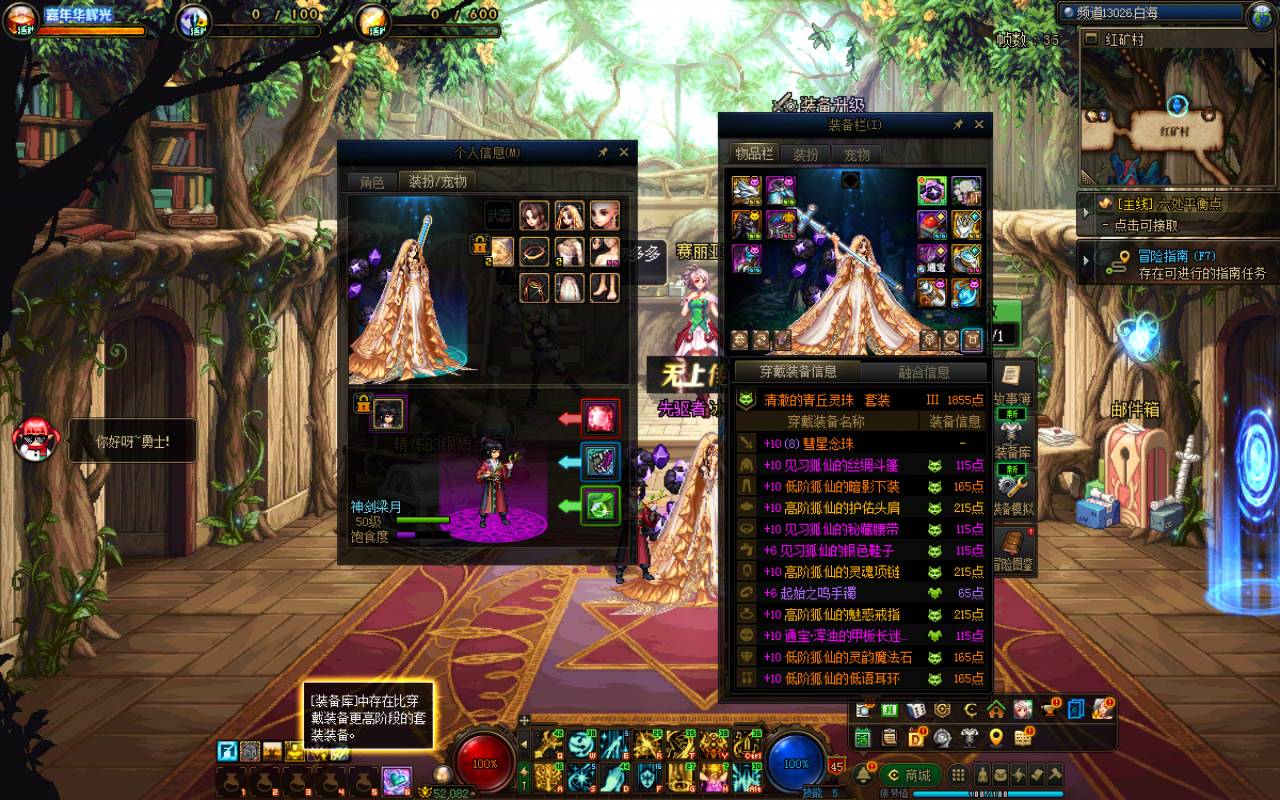Open the 宠物 tab in equipment window
The image size is (1280, 800).
click(858, 154)
